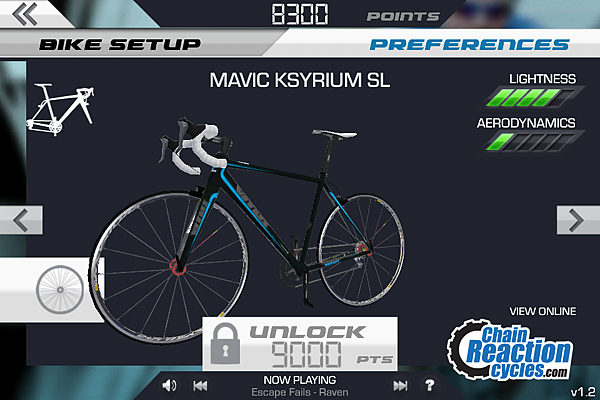Skip forward to the next track
Screen dimensions: 600x400
pos(401,385)
